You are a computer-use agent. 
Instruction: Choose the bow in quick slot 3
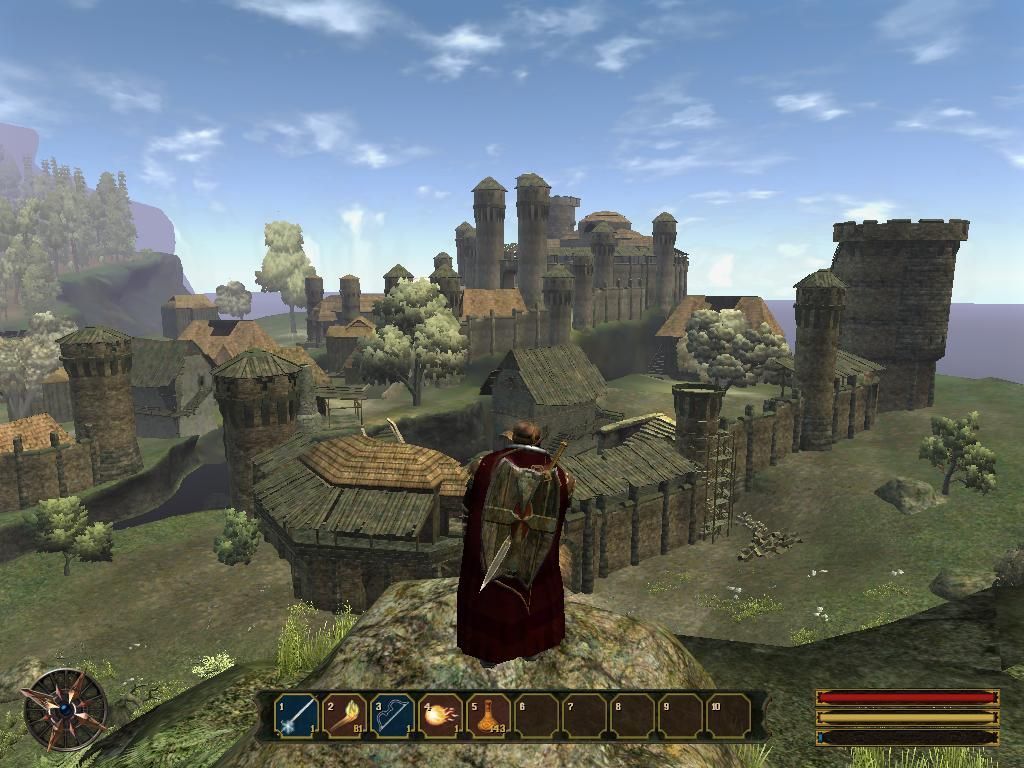pyautogui.click(x=392, y=716)
